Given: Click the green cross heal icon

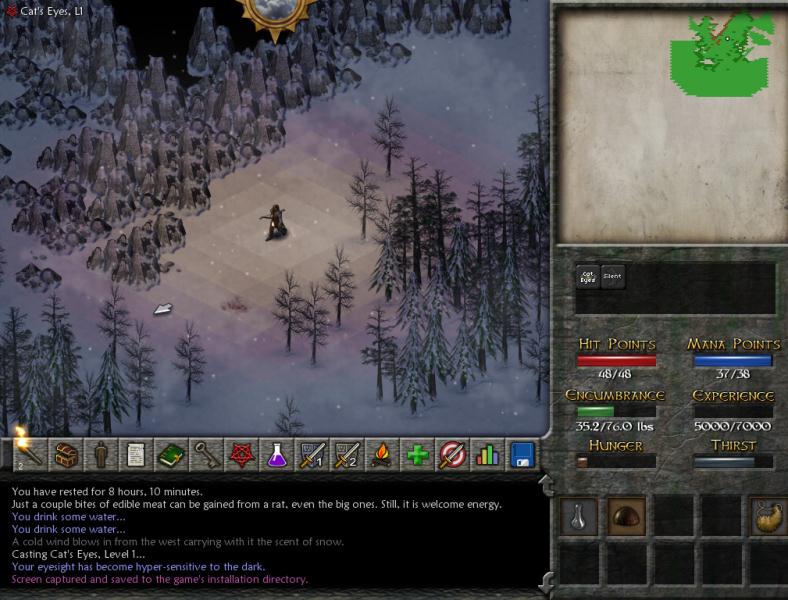Looking at the screenshot, I should [417, 454].
